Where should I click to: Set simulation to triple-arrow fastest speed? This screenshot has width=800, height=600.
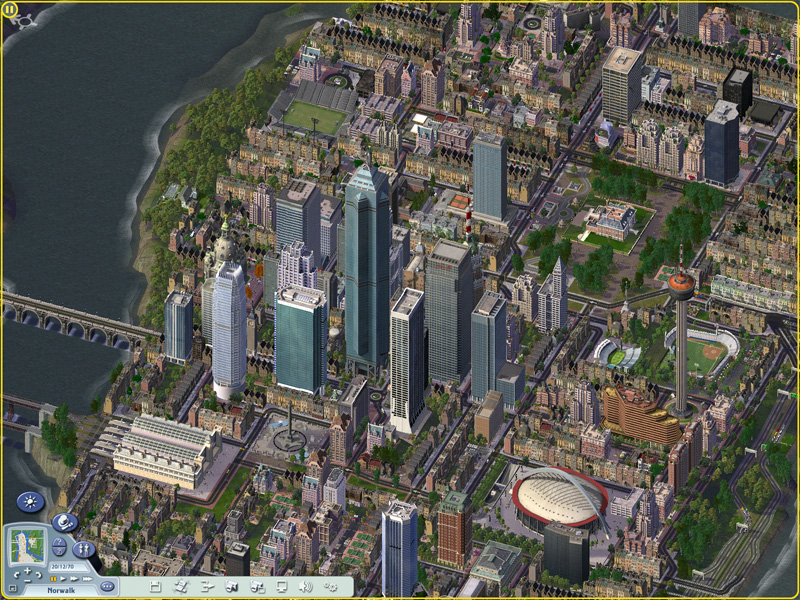pyautogui.click(x=85, y=579)
